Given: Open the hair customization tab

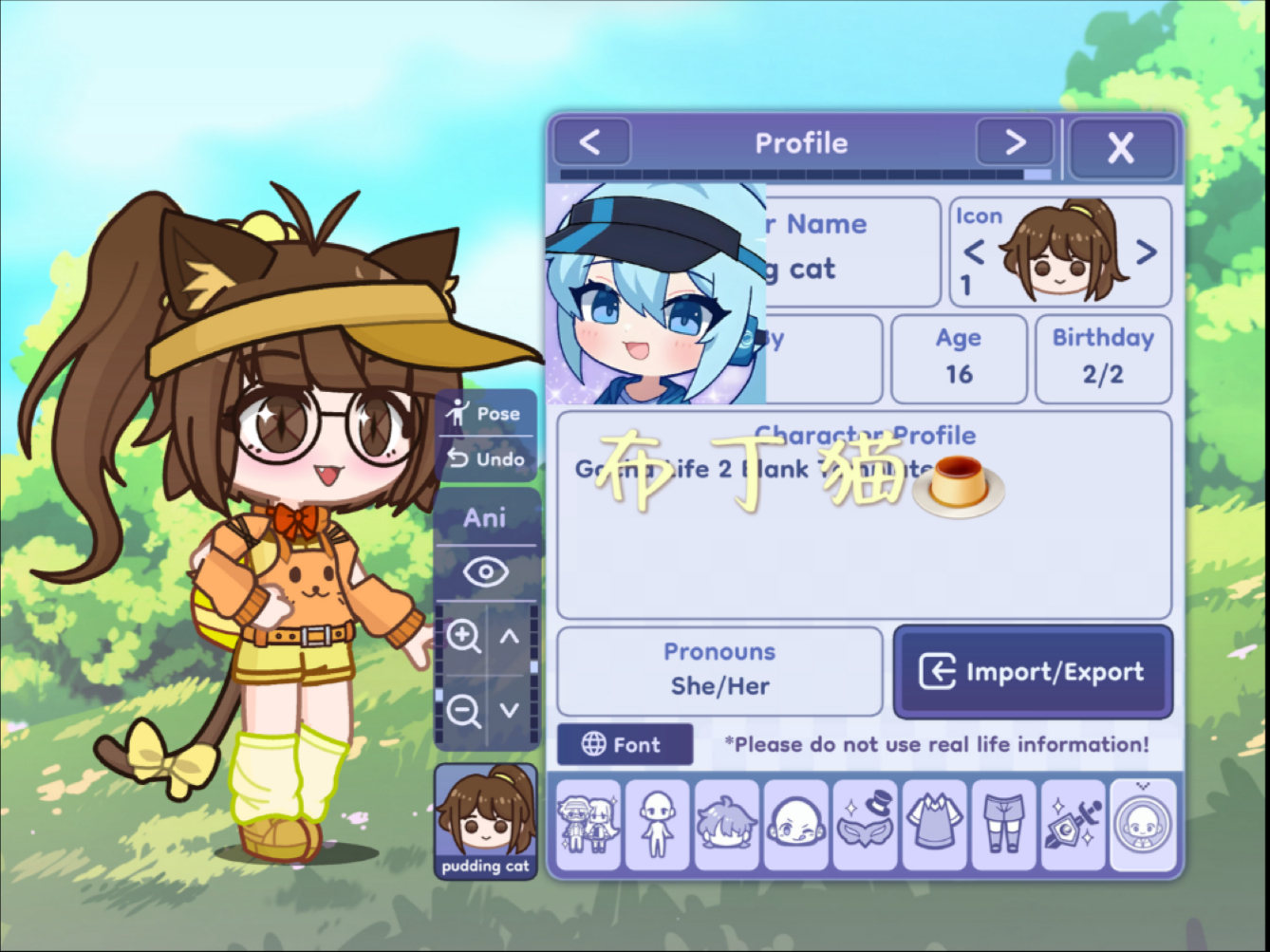Looking at the screenshot, I should tap(726, 824).
